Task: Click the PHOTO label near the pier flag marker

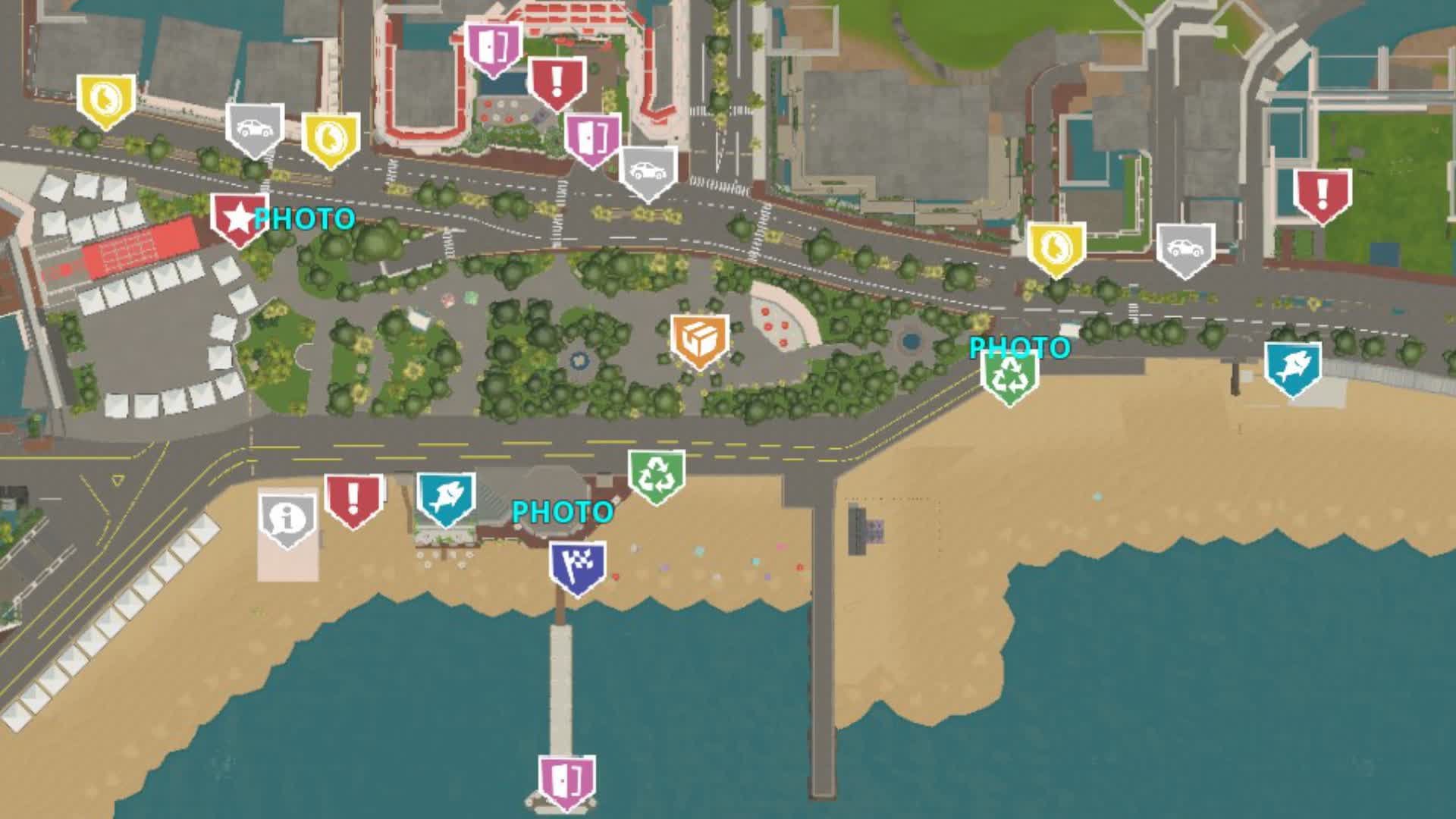Action: pyautogui.click(x=563, y=512)
